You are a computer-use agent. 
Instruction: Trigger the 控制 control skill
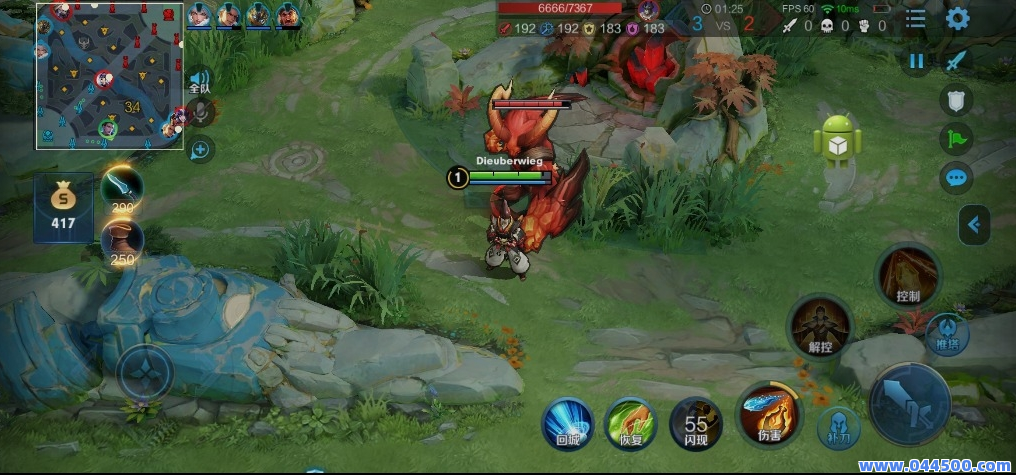click(908, 274)
